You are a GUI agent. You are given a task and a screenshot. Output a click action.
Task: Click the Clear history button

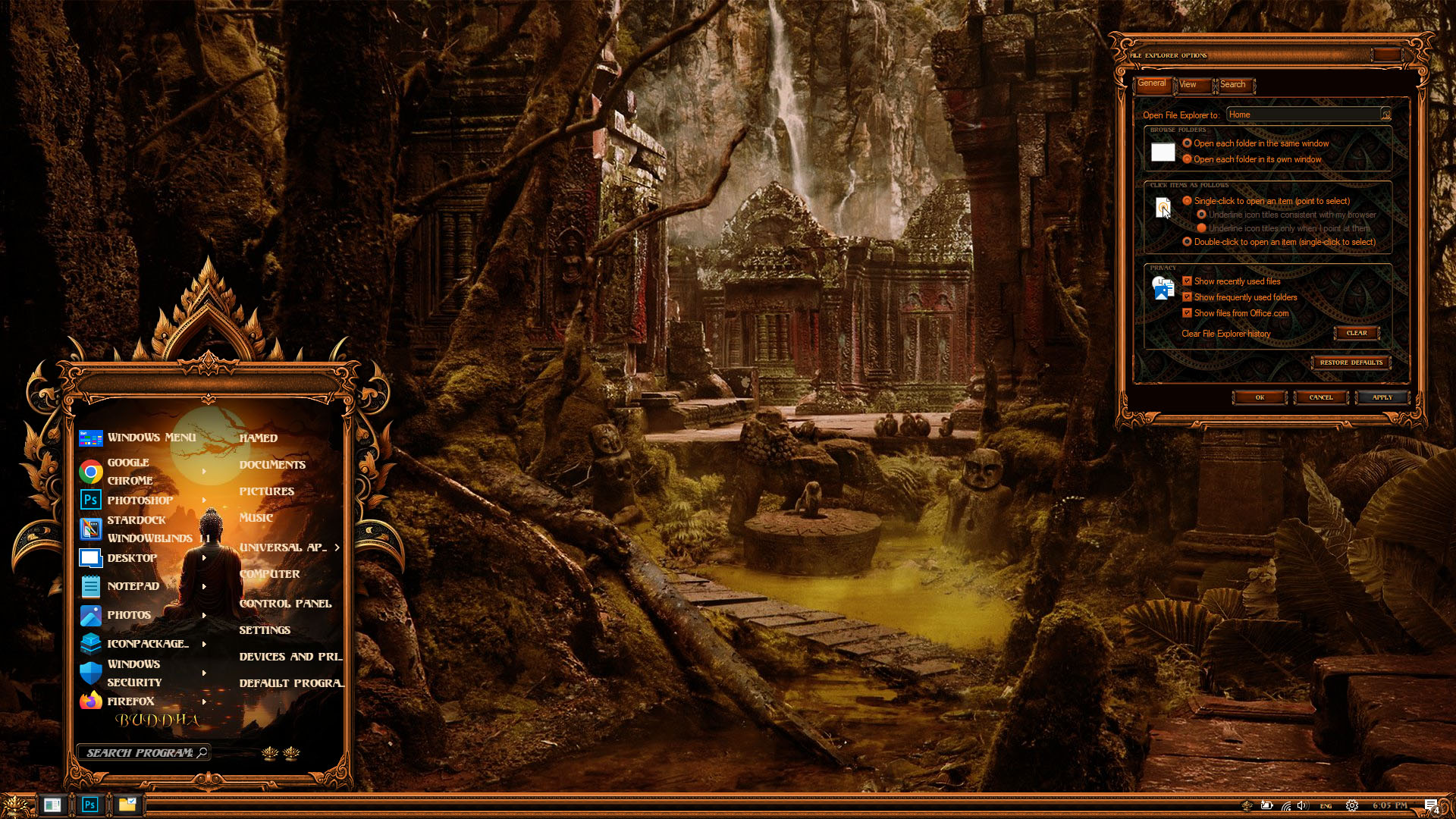(x=1356, y=333)
